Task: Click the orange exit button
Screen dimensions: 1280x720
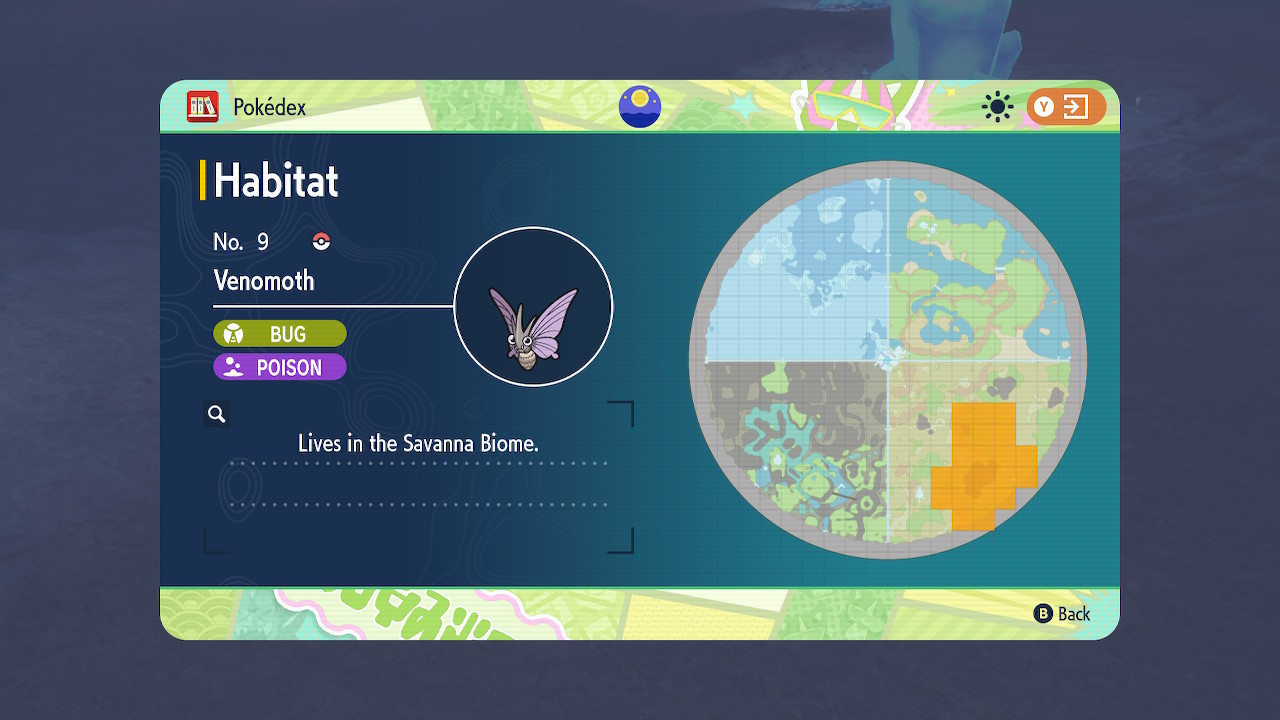Action: [1066, 107]
